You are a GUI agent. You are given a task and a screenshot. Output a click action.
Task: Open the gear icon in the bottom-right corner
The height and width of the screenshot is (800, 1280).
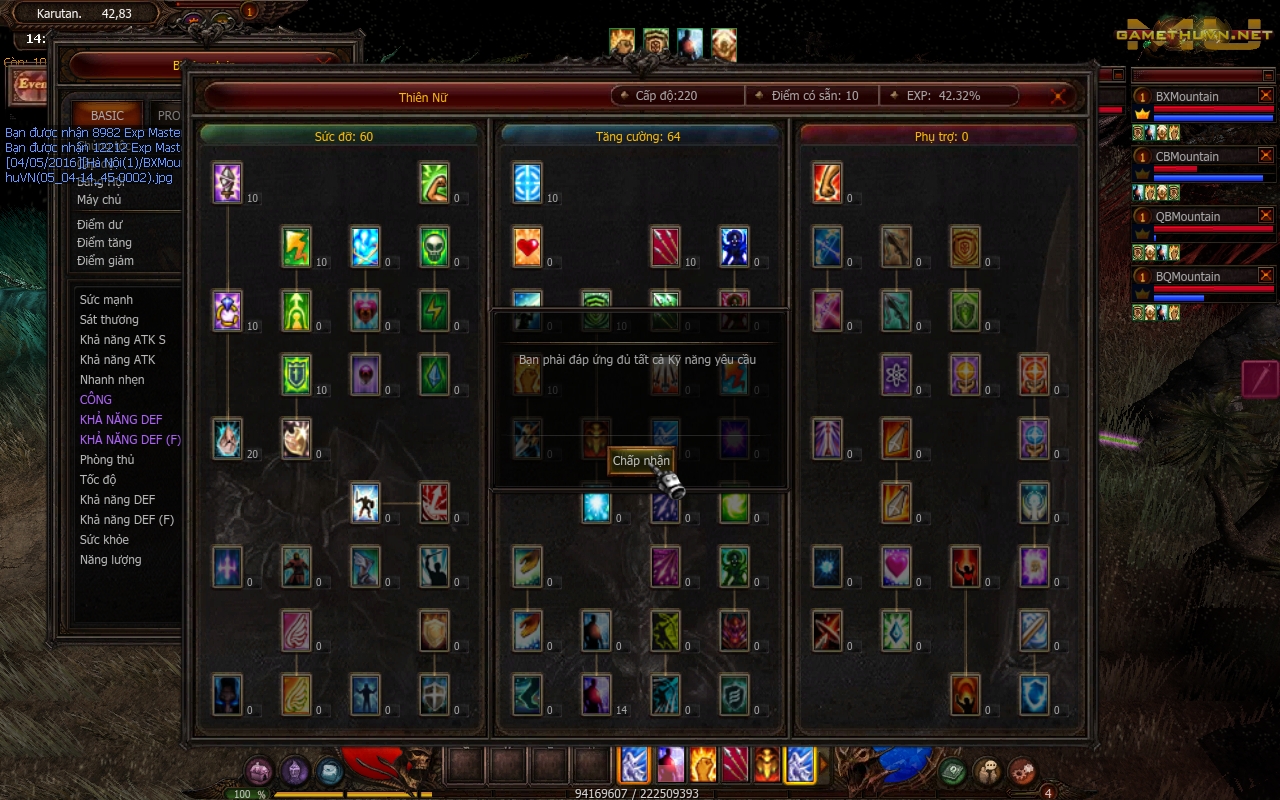click(x=1023, y=771)
